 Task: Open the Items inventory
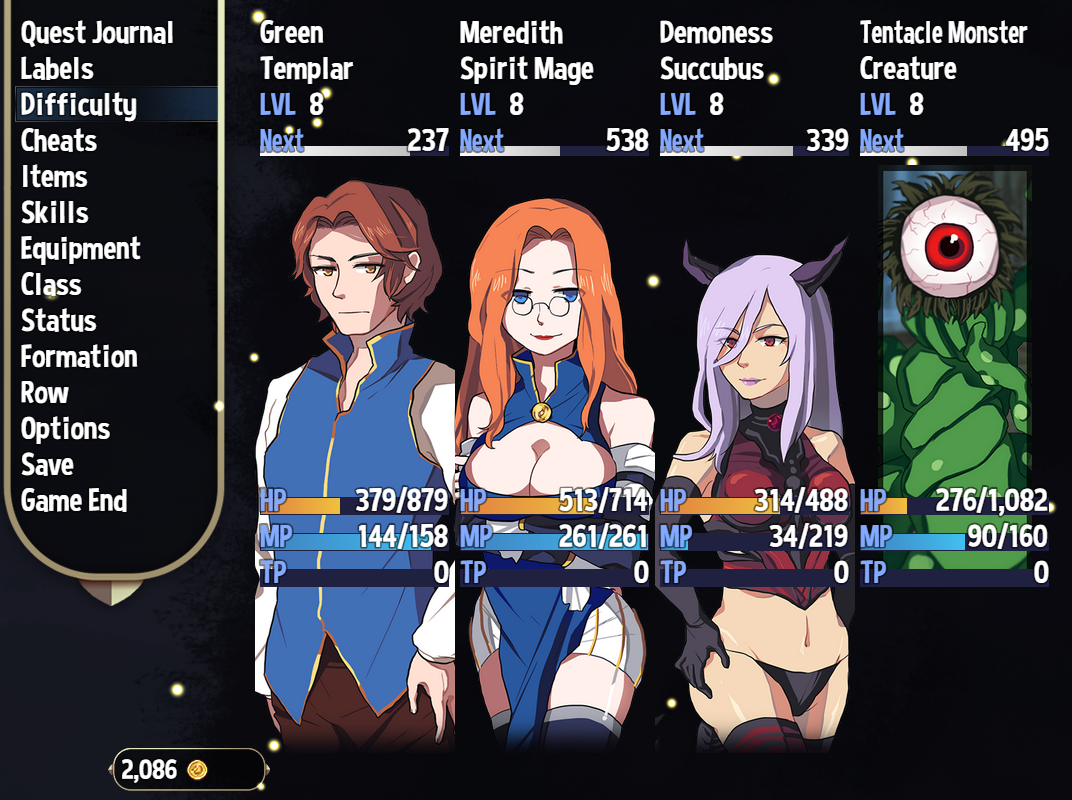tap(54, 177)
